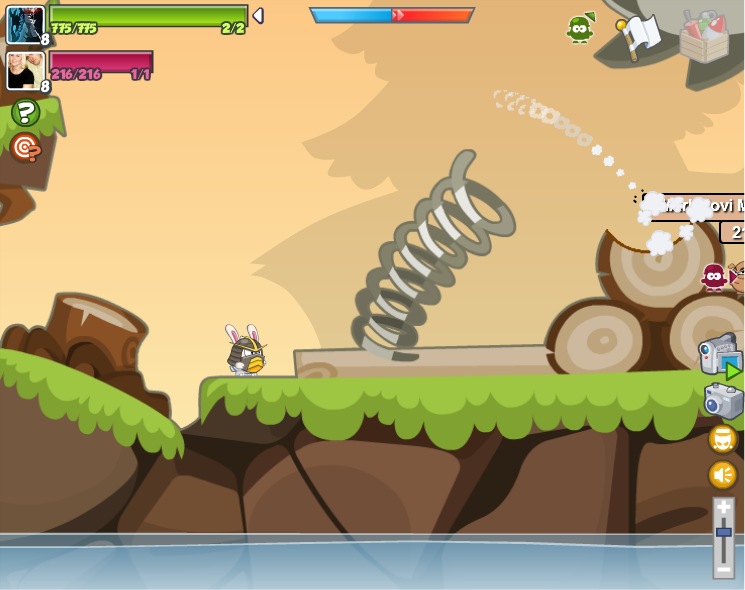The image size is (745, 590).
Task: Open the weapons crate
Action: [x=704, y=37]
